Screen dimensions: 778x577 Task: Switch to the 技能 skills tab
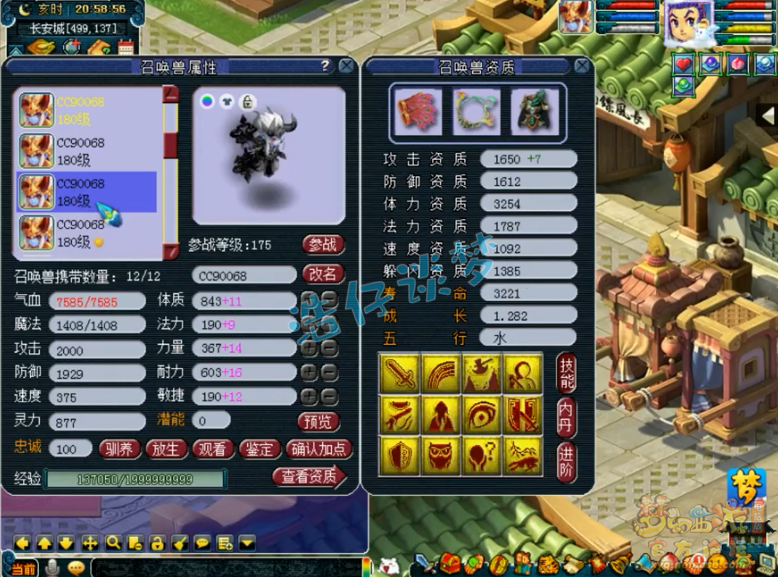tap(567, 373)
